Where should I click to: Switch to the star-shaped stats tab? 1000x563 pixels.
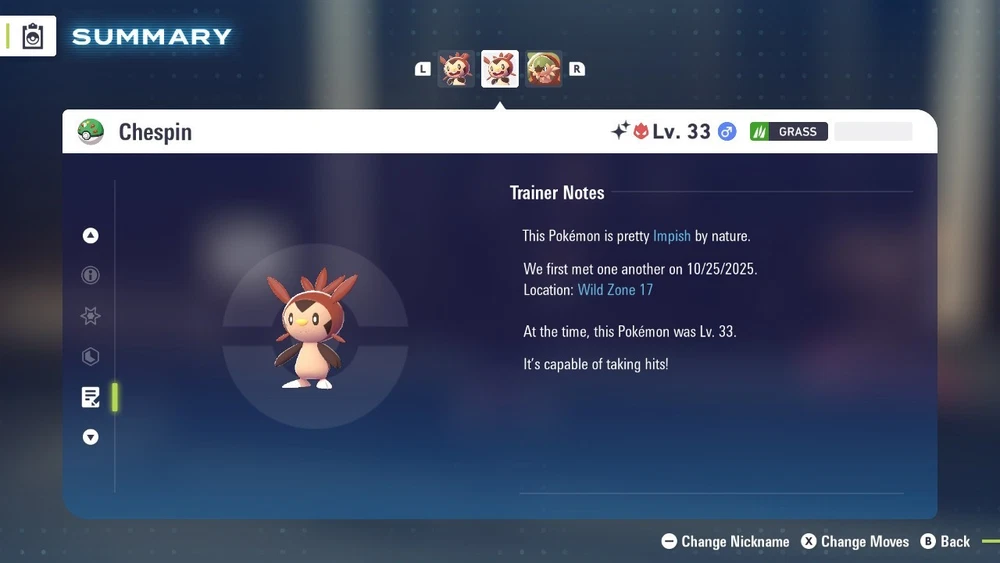tap(91, 316)
